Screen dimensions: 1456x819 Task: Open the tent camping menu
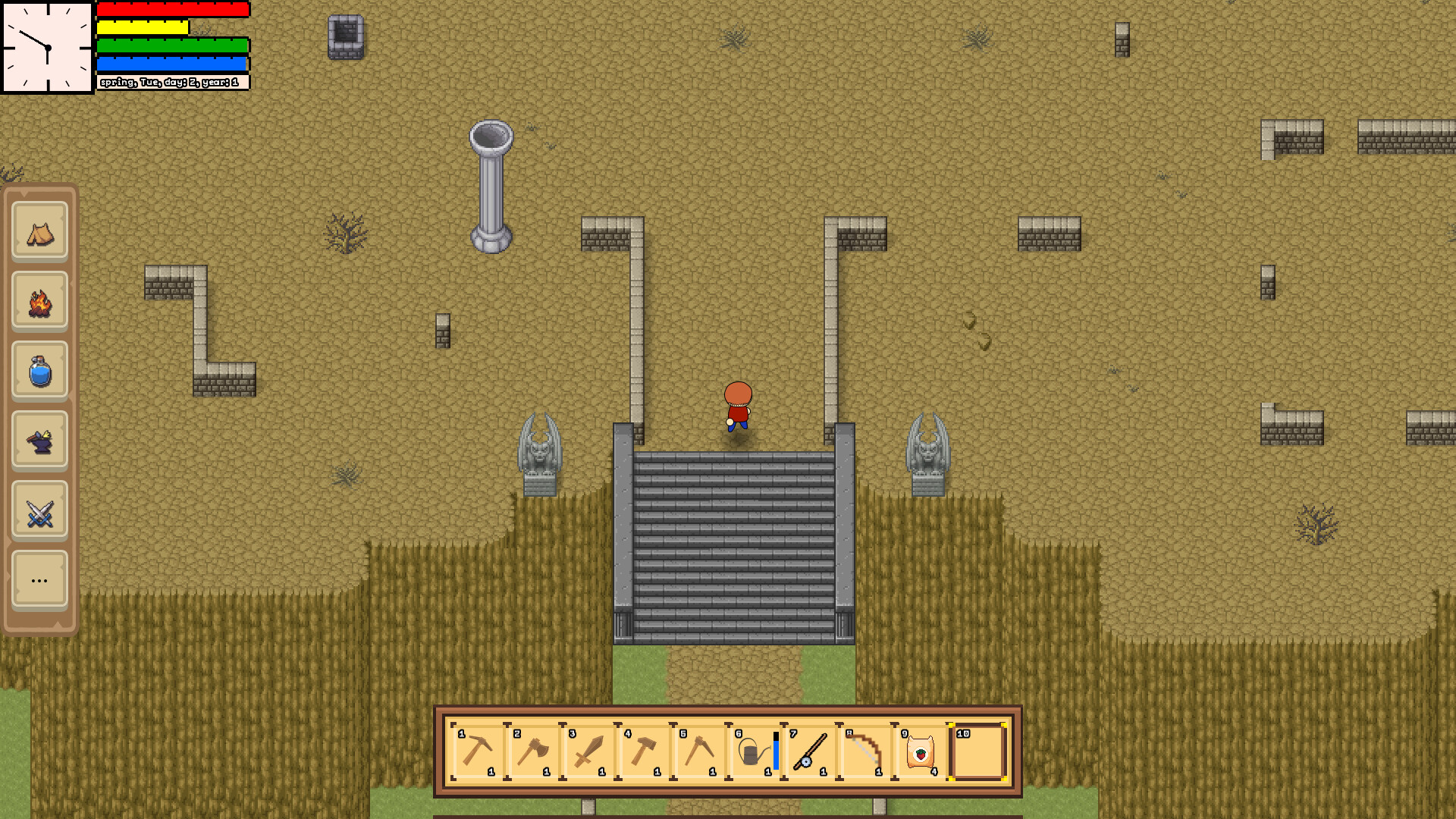[39, 231]
